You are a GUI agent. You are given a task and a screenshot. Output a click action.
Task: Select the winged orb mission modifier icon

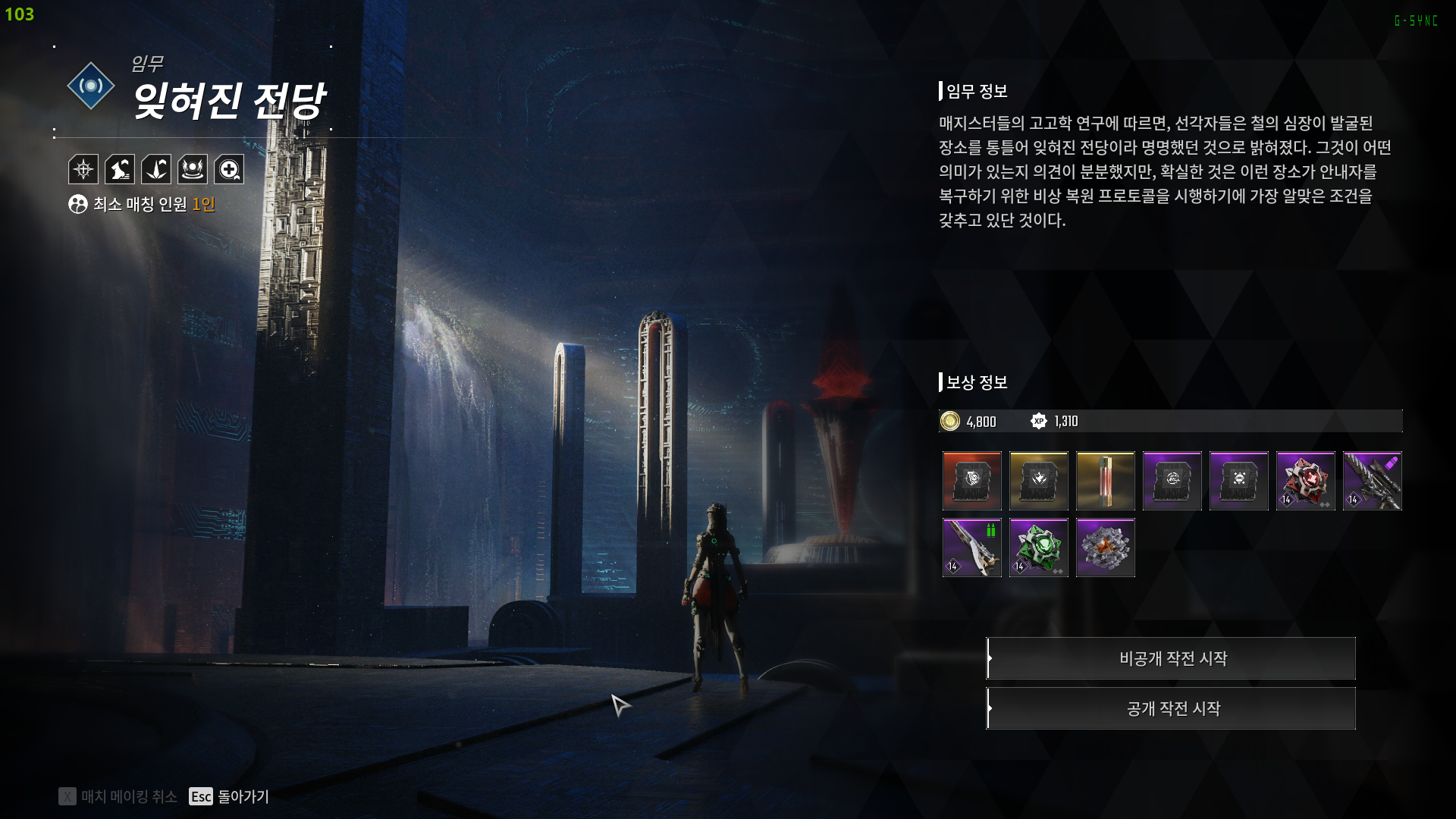coord(193,169)
